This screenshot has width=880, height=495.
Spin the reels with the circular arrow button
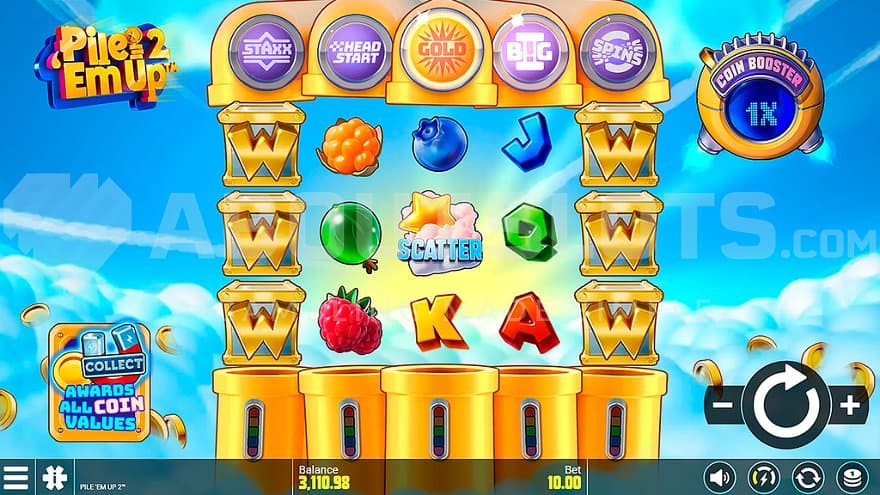(x=786, y=405)
